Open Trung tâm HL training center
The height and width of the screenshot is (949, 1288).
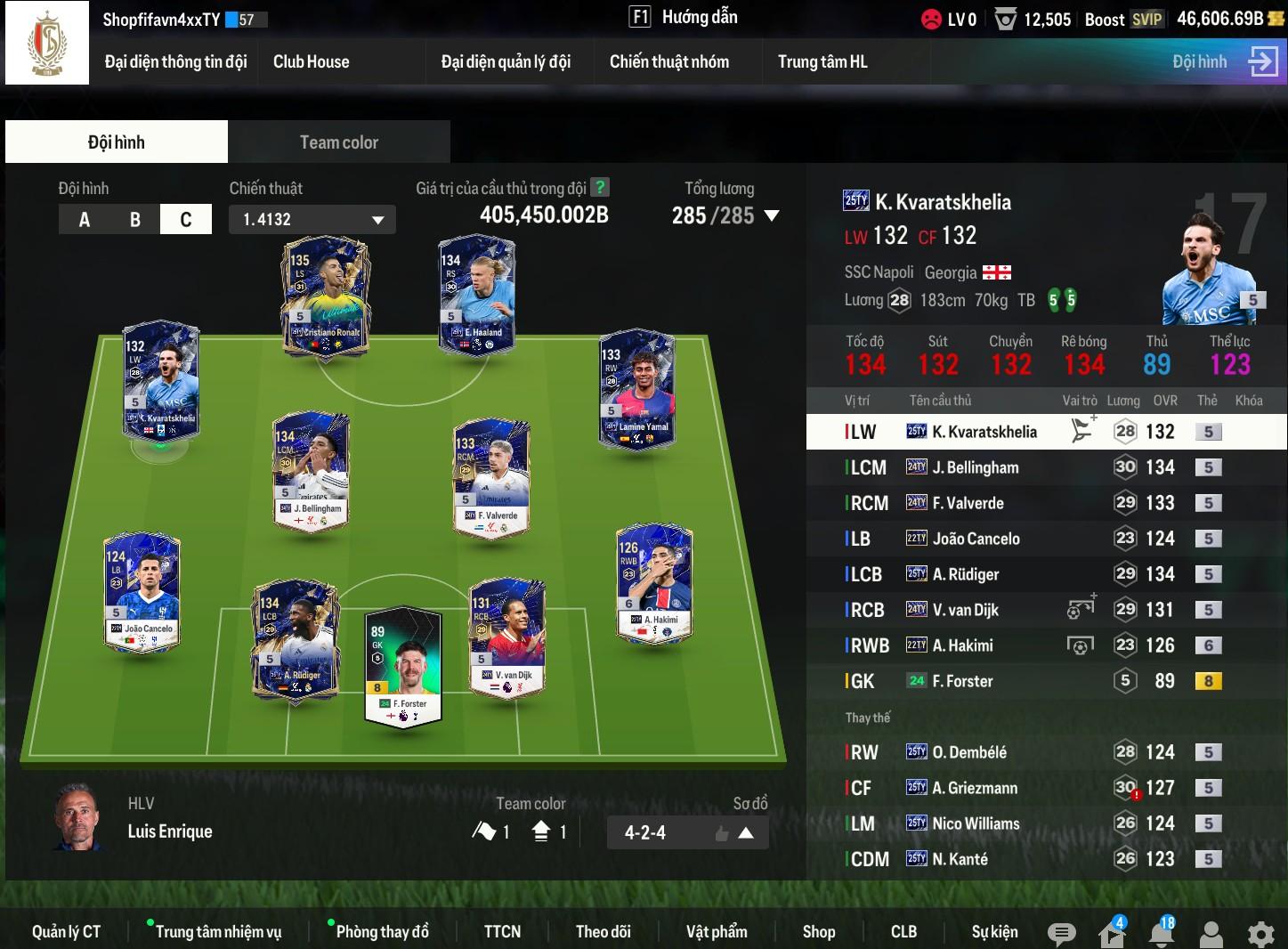tap(822, 61)
